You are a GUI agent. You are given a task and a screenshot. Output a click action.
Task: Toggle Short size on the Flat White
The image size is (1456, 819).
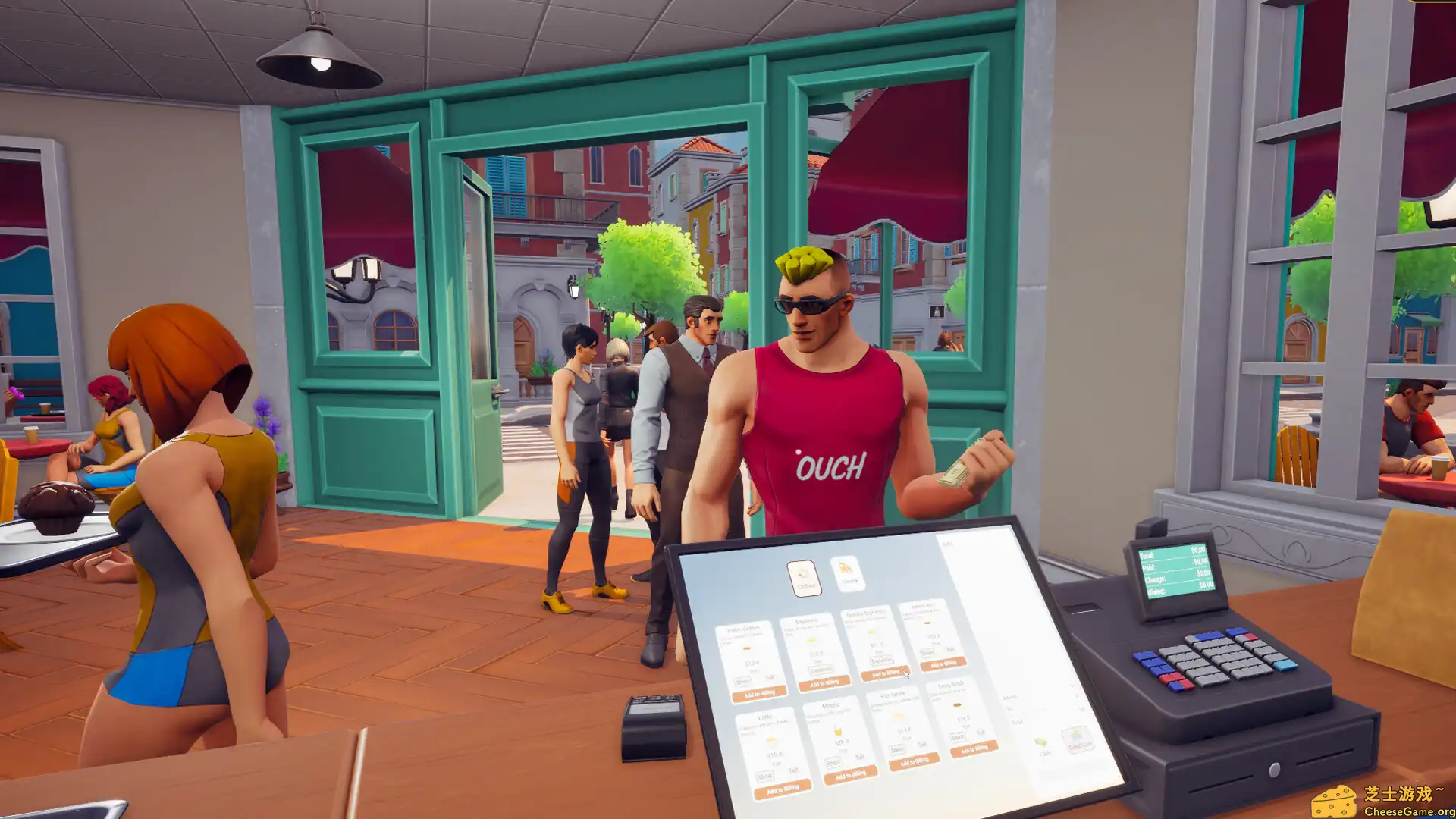pos(897,748)
